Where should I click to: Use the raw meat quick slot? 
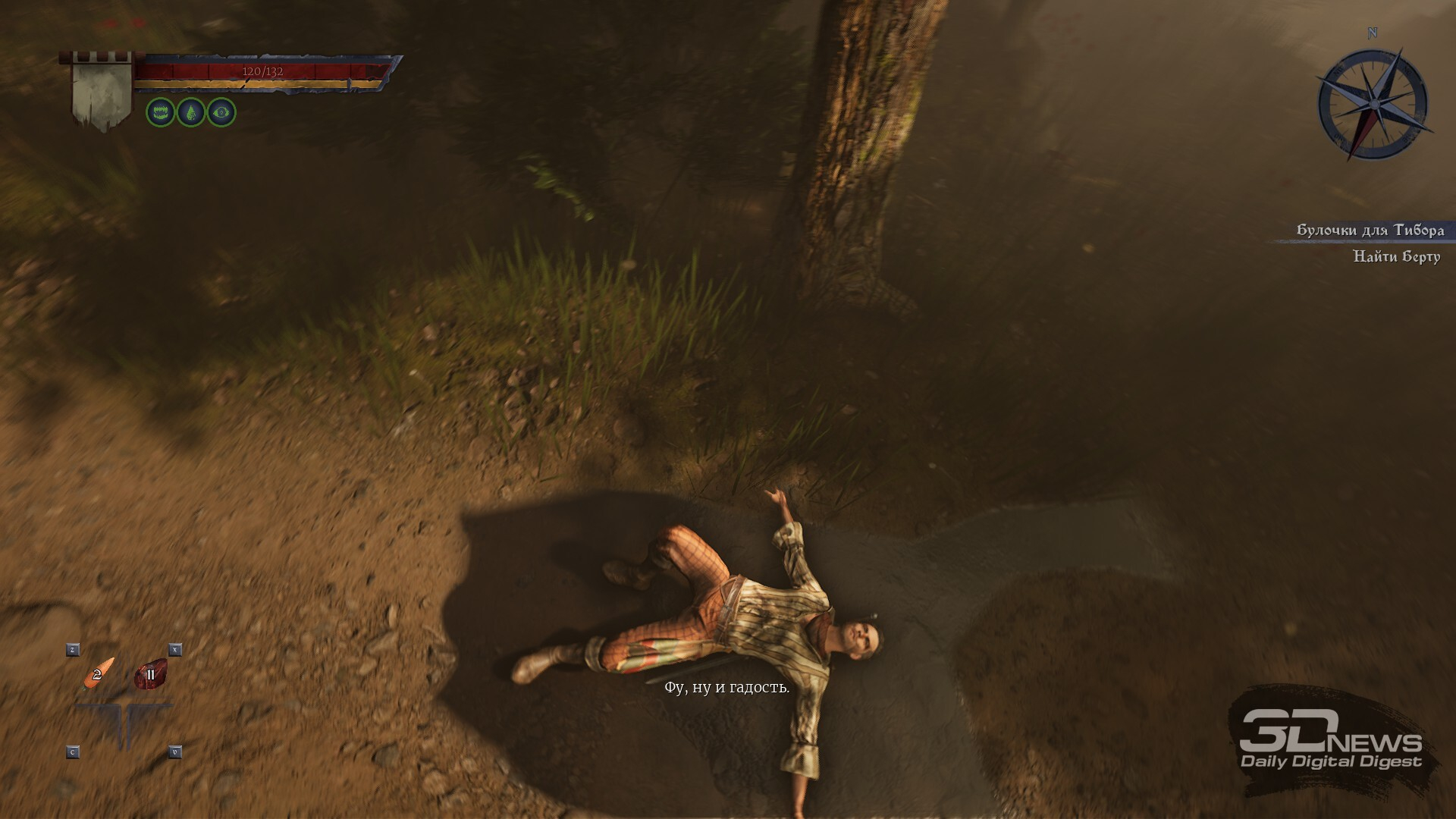point(150,674)
